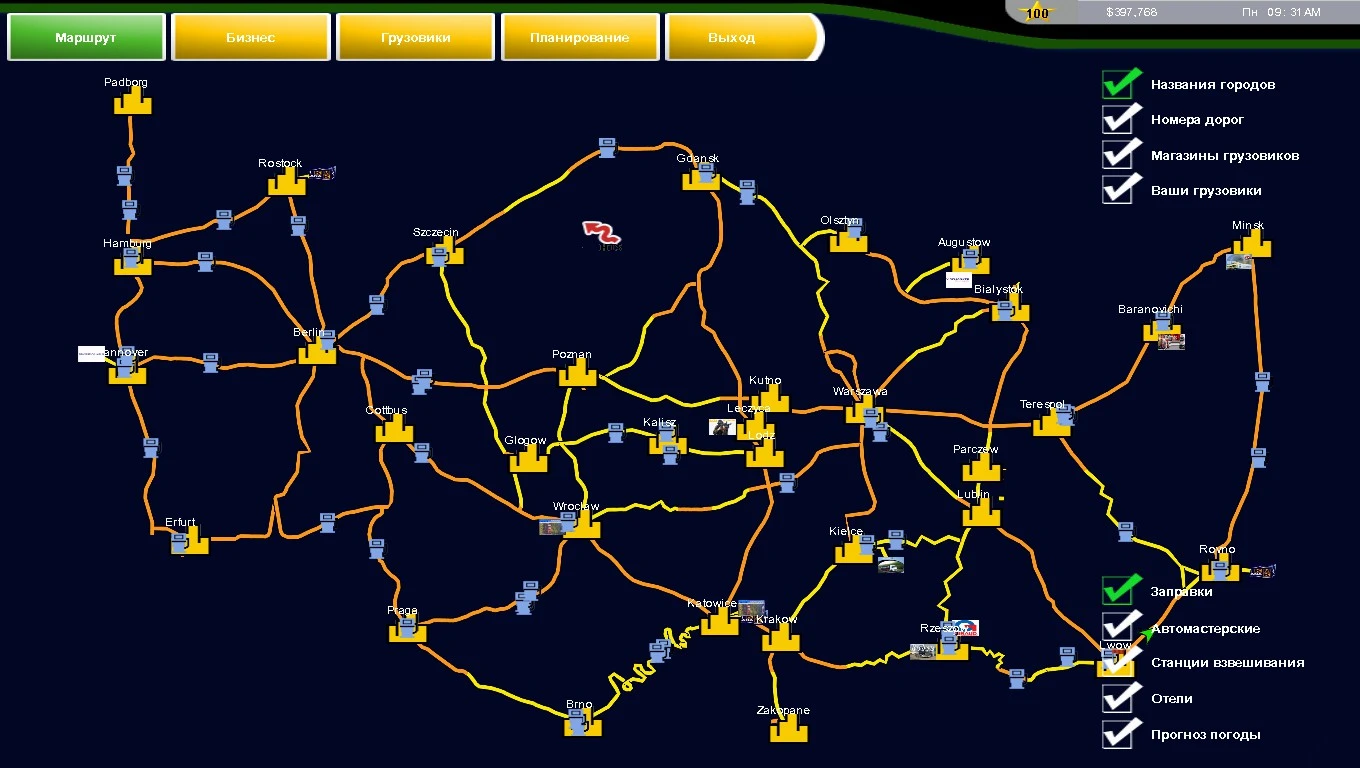
Task: Open the Бизнес menu
Action: pyautogui.click(x=250, y=36)
